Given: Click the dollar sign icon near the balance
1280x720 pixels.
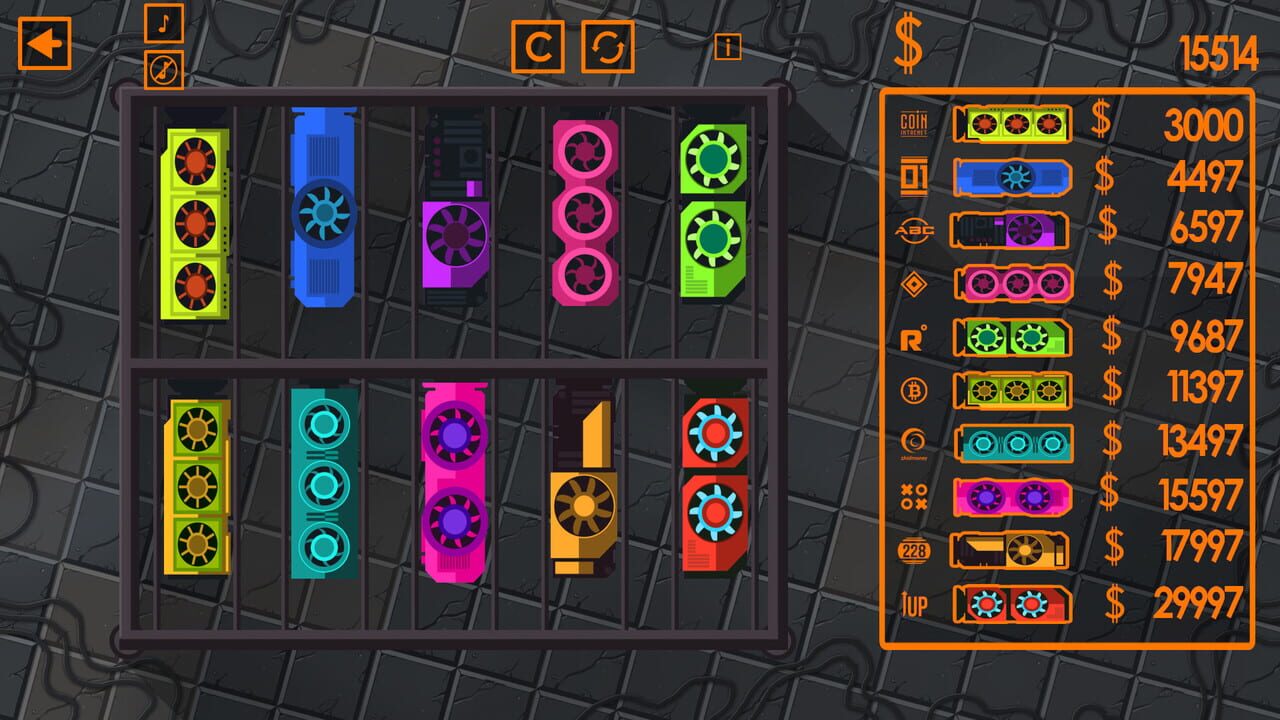Looking at the screenshot, I should pos(908,42).
